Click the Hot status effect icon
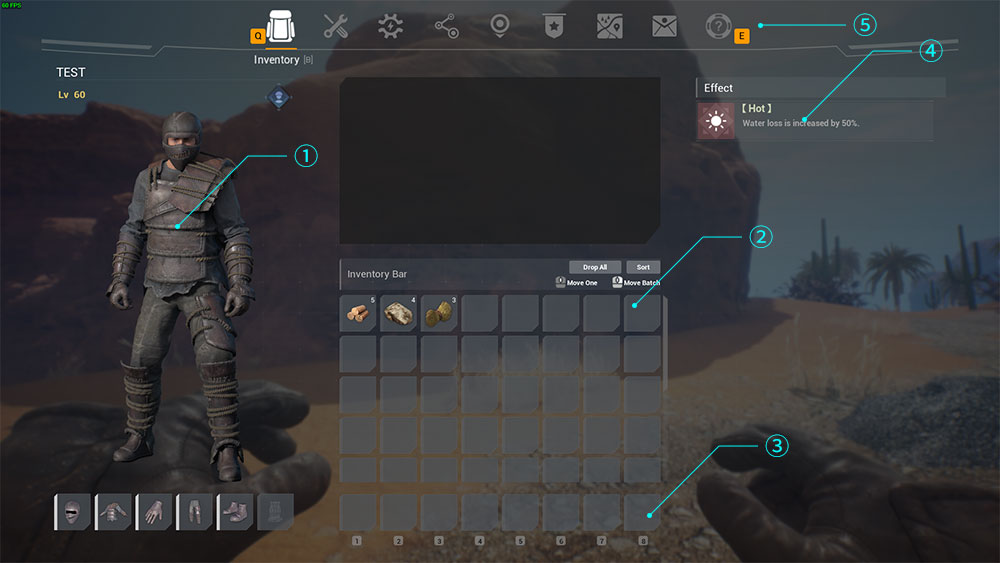 point(716,122)
